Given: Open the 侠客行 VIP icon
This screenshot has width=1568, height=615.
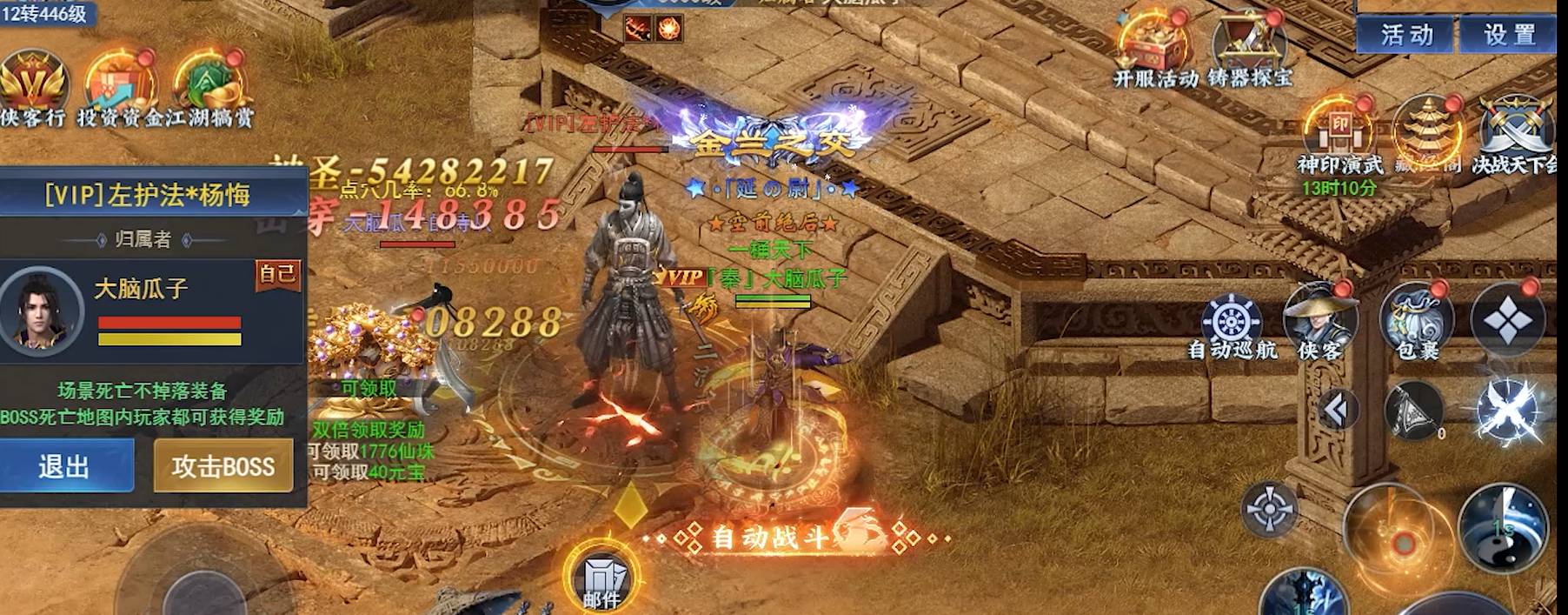Looking at the screenshot, I should tap(33, 84).
